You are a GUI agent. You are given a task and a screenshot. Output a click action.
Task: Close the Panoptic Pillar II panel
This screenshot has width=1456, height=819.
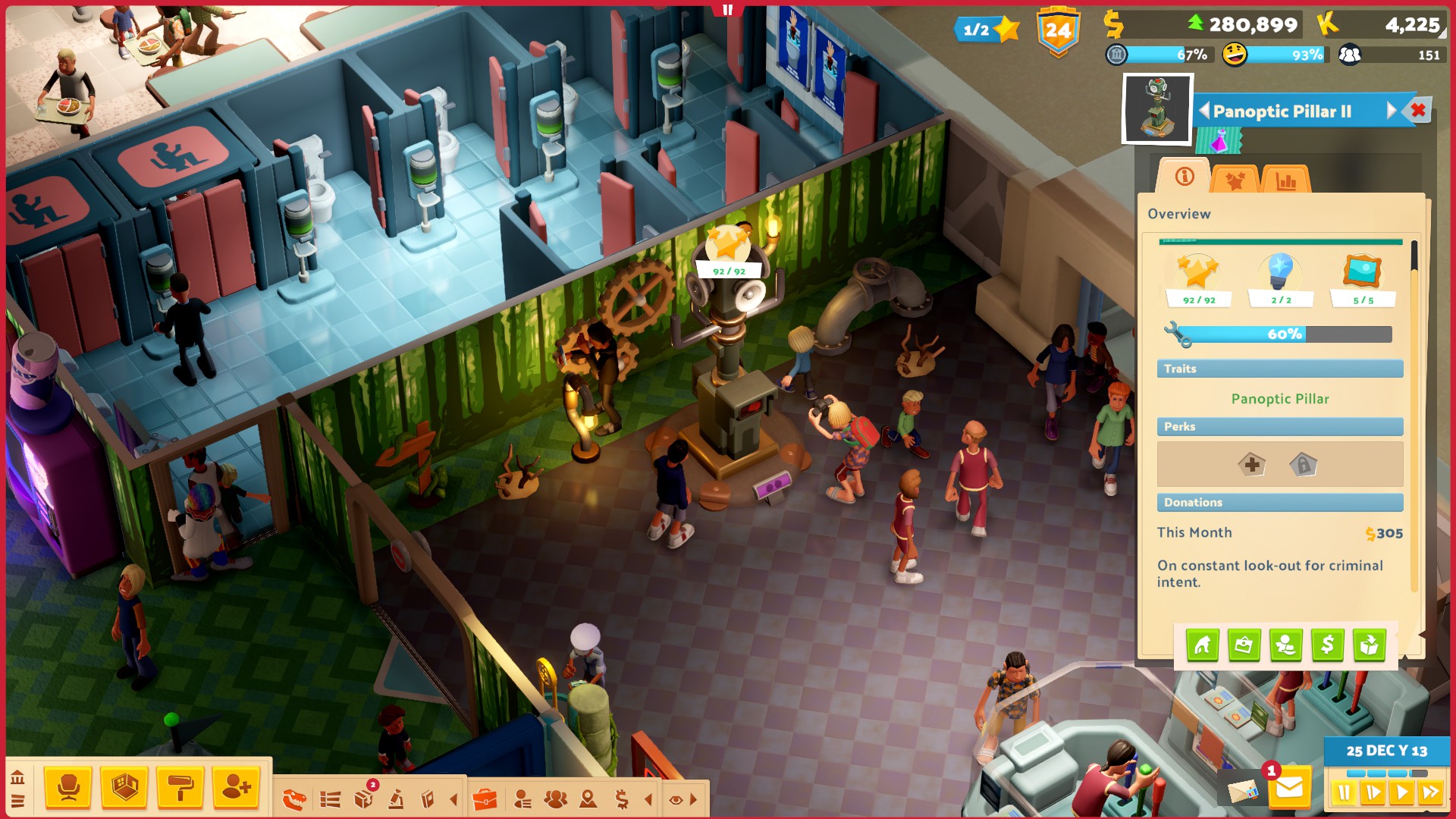pos(1418,111)
